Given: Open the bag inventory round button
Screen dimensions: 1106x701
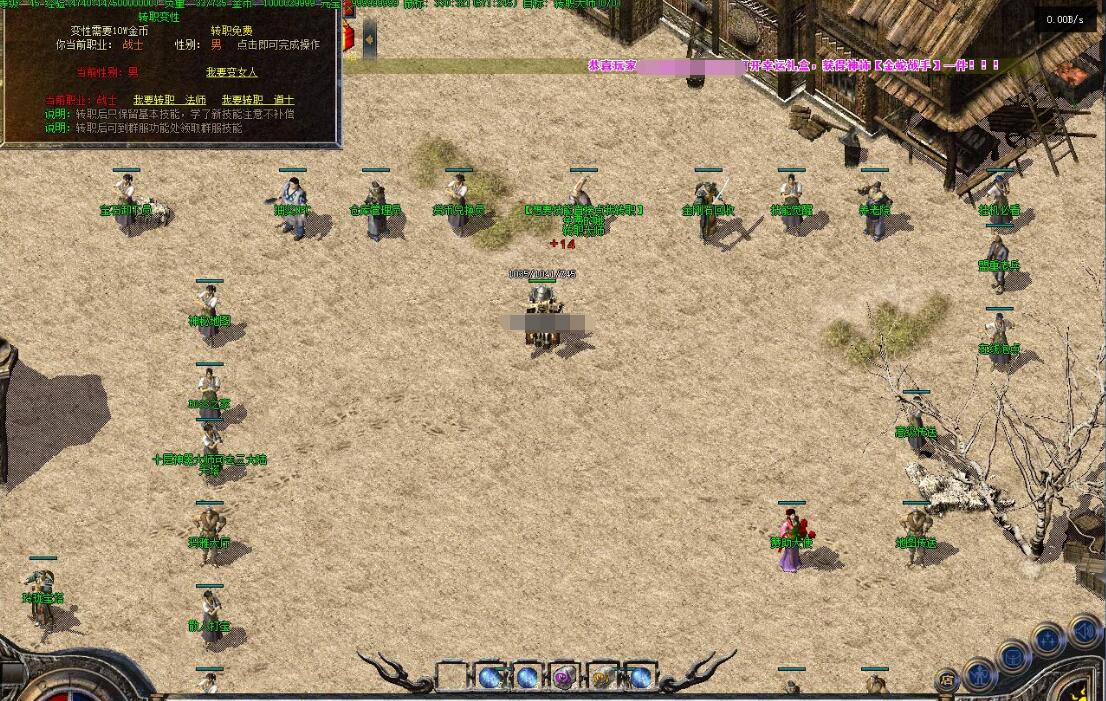Looking at the screenshot, I should [x=1014, y=657].
